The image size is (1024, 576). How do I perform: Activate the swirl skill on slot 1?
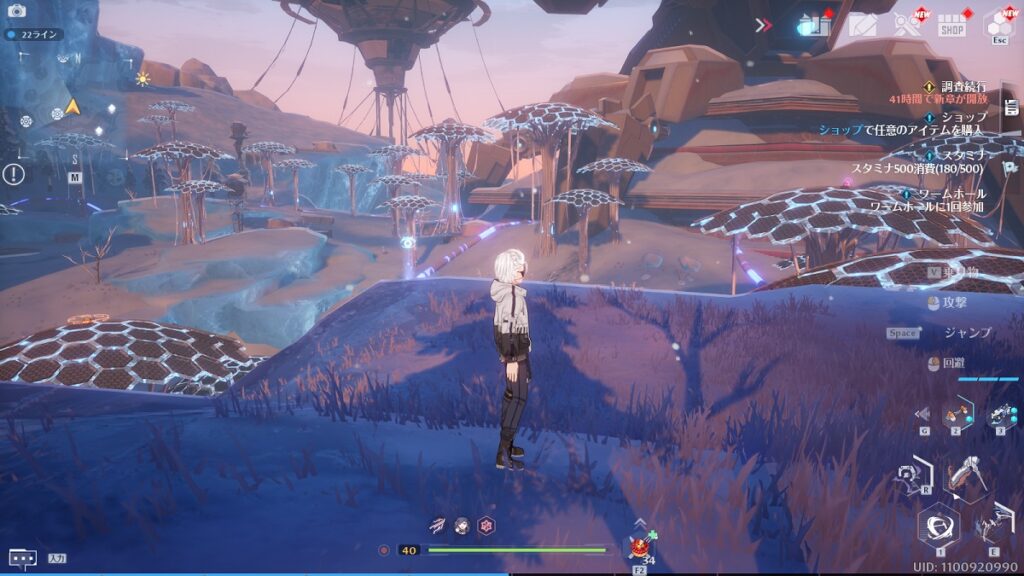pos(939,524)
